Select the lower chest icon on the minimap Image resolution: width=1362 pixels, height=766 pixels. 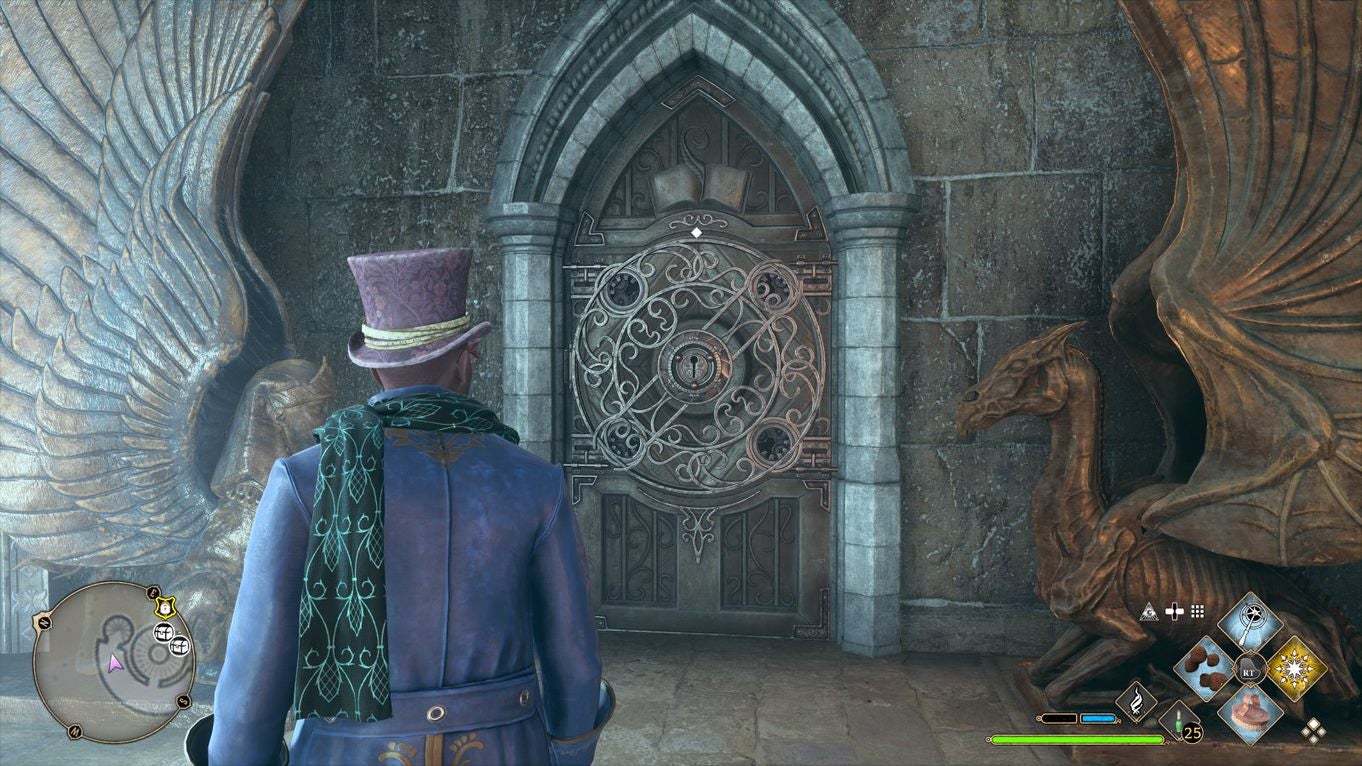(179, 646)
